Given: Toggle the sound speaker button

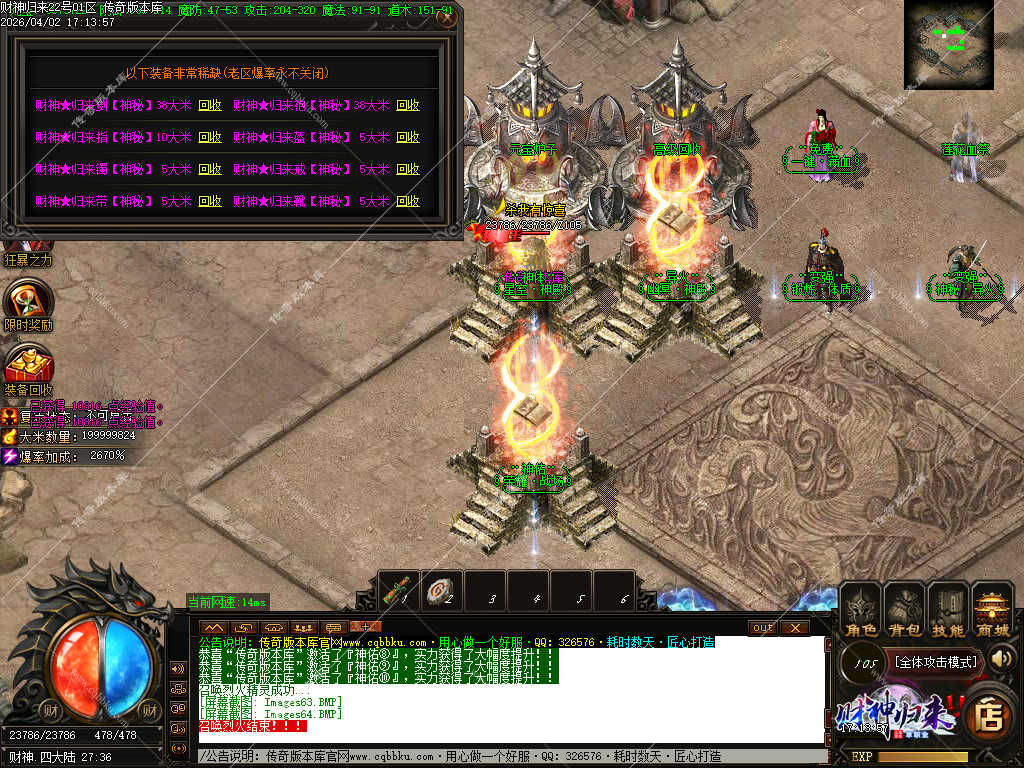Looking at the screenshot, I should (1001, 658).
